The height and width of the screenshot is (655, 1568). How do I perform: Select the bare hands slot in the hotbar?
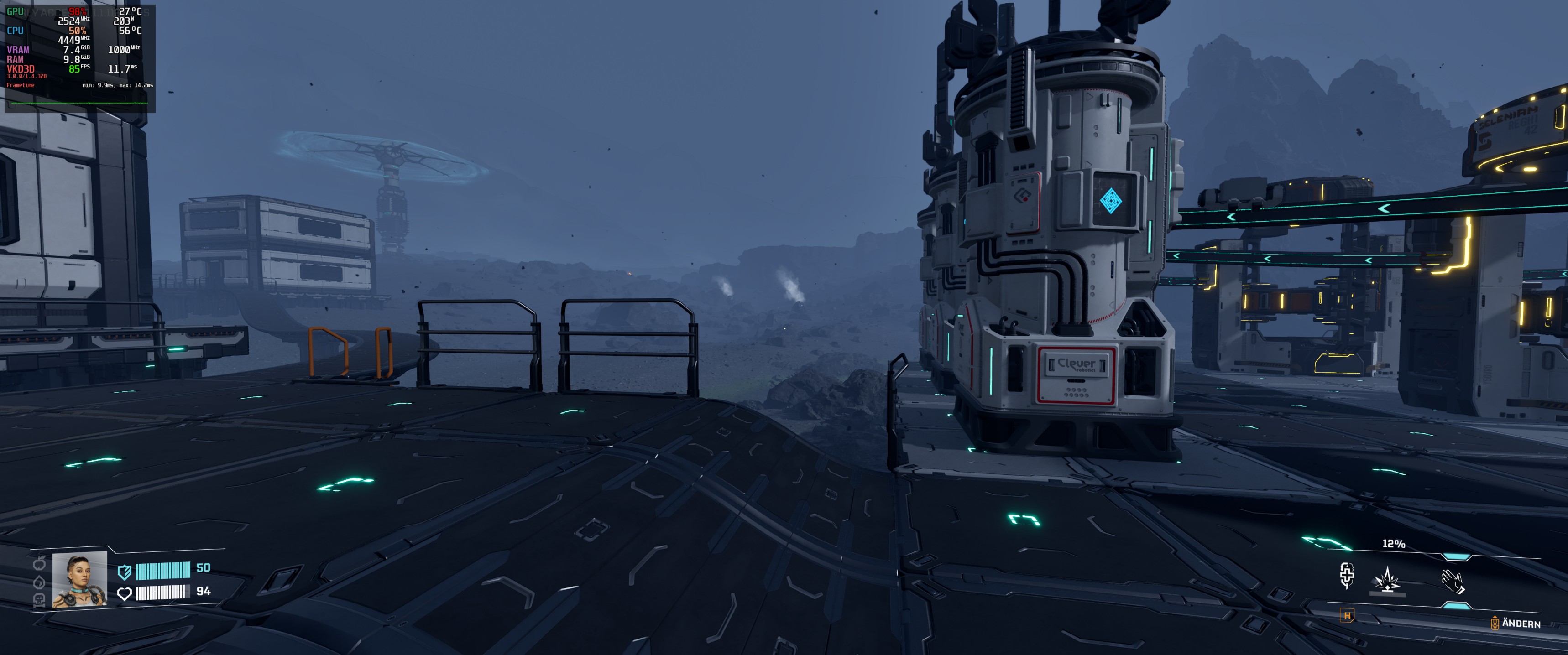click(x=1453, y=582)
